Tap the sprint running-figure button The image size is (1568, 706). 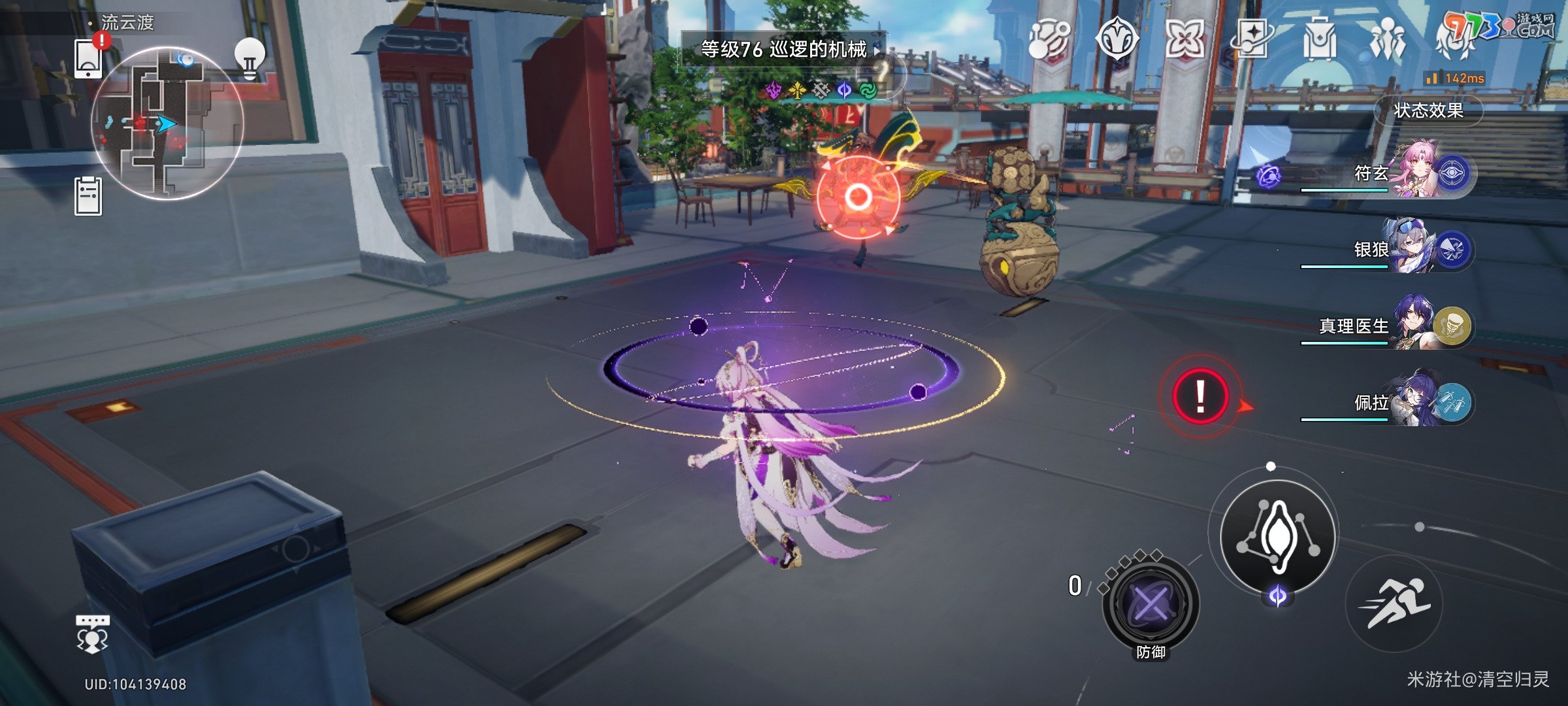click(1395, 603)
